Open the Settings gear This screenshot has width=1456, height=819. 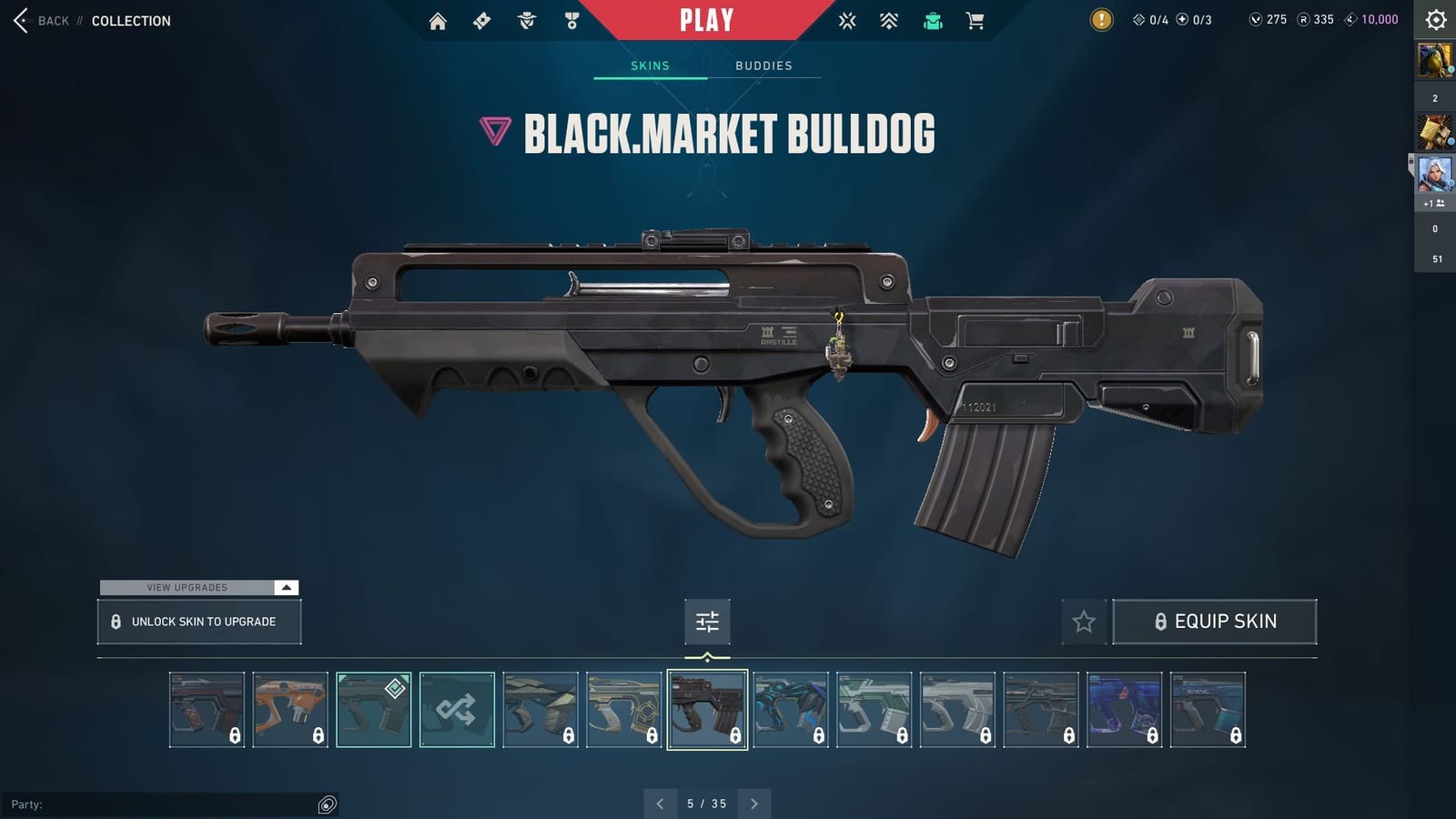tap(1435, 19)
